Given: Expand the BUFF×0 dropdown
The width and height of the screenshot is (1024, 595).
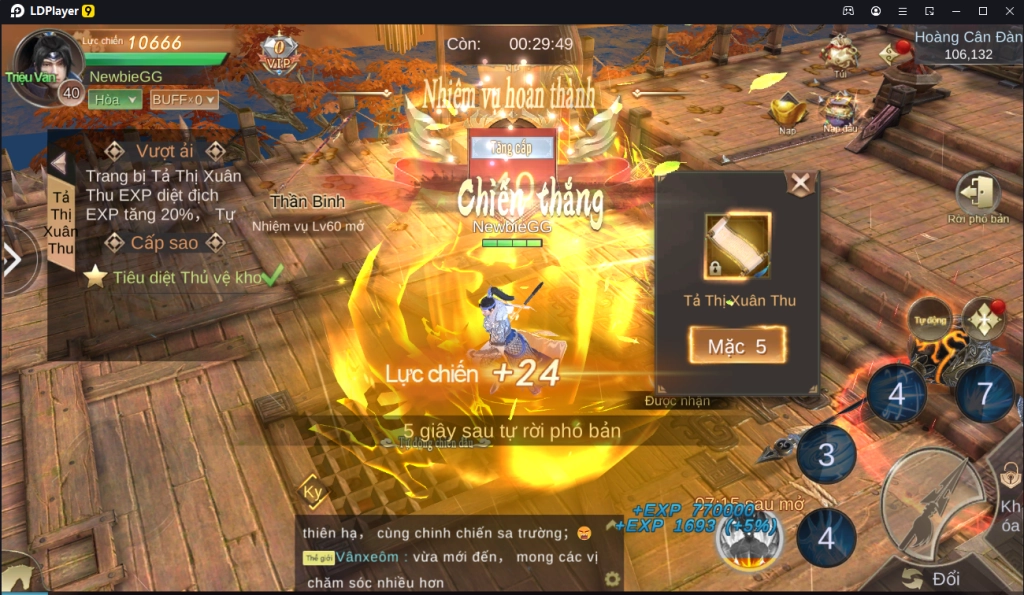Looking at the screenshot, I should 183,99.
